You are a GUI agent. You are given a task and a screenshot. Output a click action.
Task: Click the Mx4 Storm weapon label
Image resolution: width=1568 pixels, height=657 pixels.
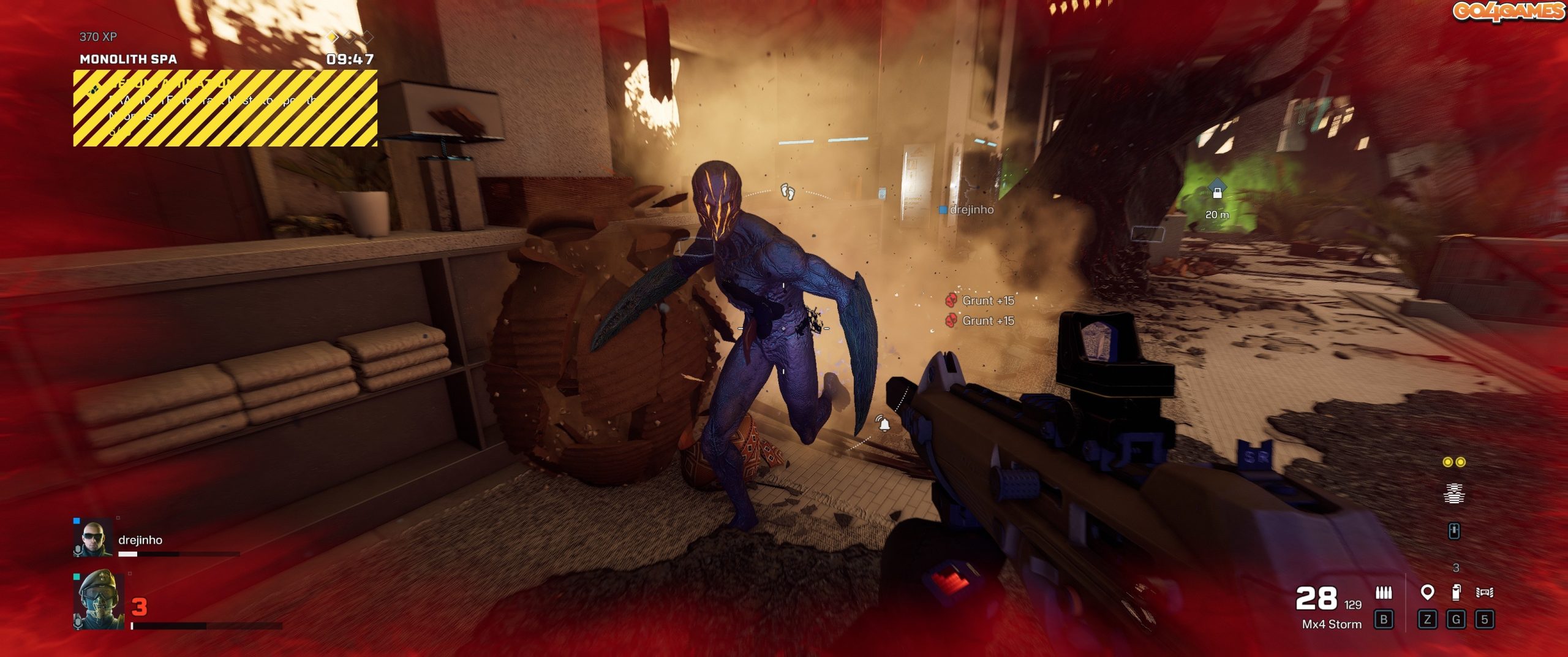pyautogui.click(x=1332, y=624)
